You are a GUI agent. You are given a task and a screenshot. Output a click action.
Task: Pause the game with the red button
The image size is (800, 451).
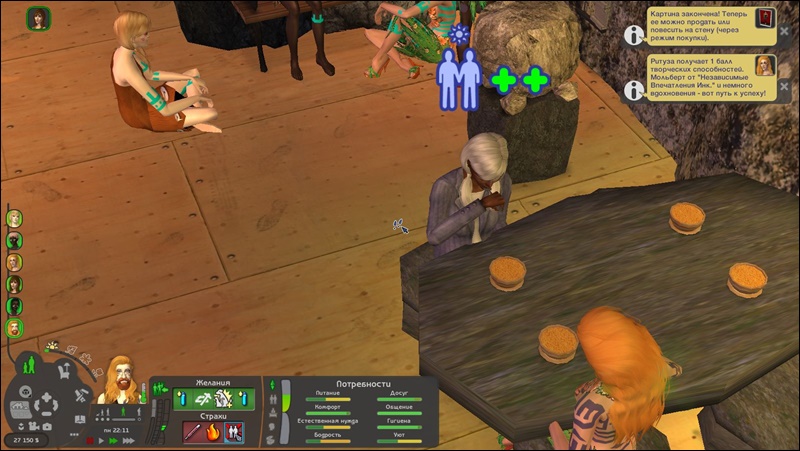click(90, 440)
